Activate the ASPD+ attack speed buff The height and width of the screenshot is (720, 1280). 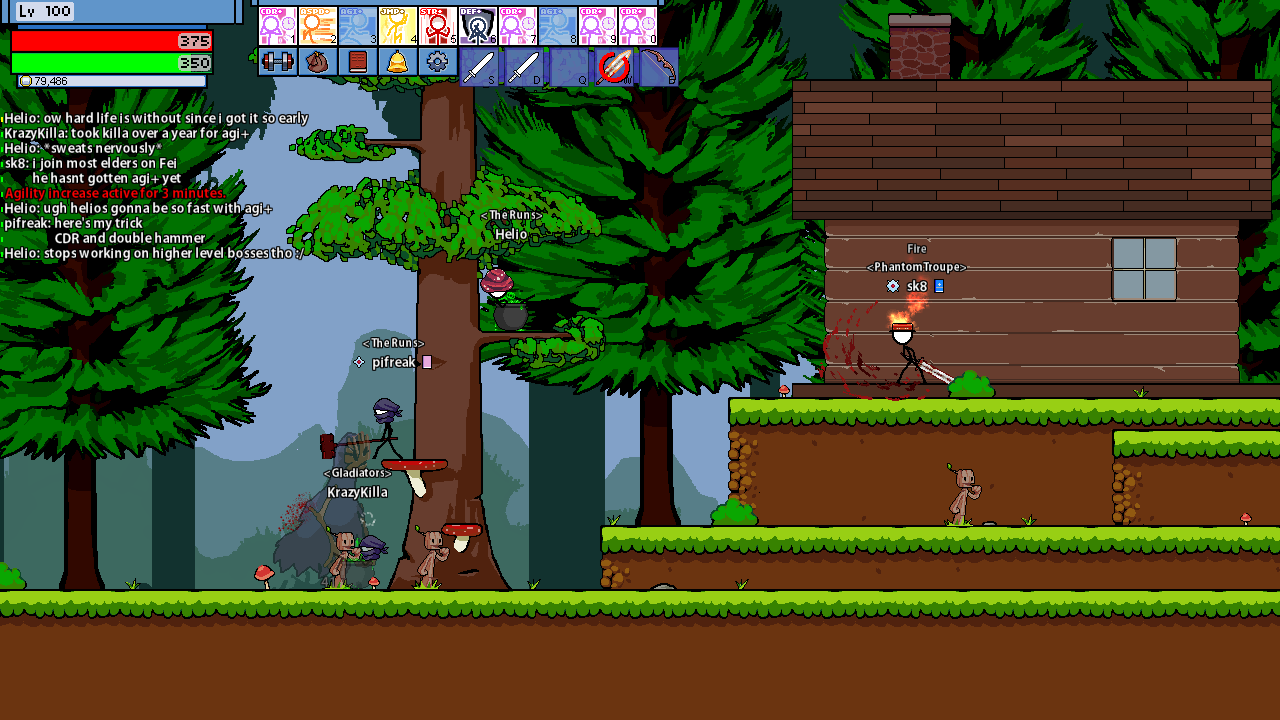pos(317,26)
